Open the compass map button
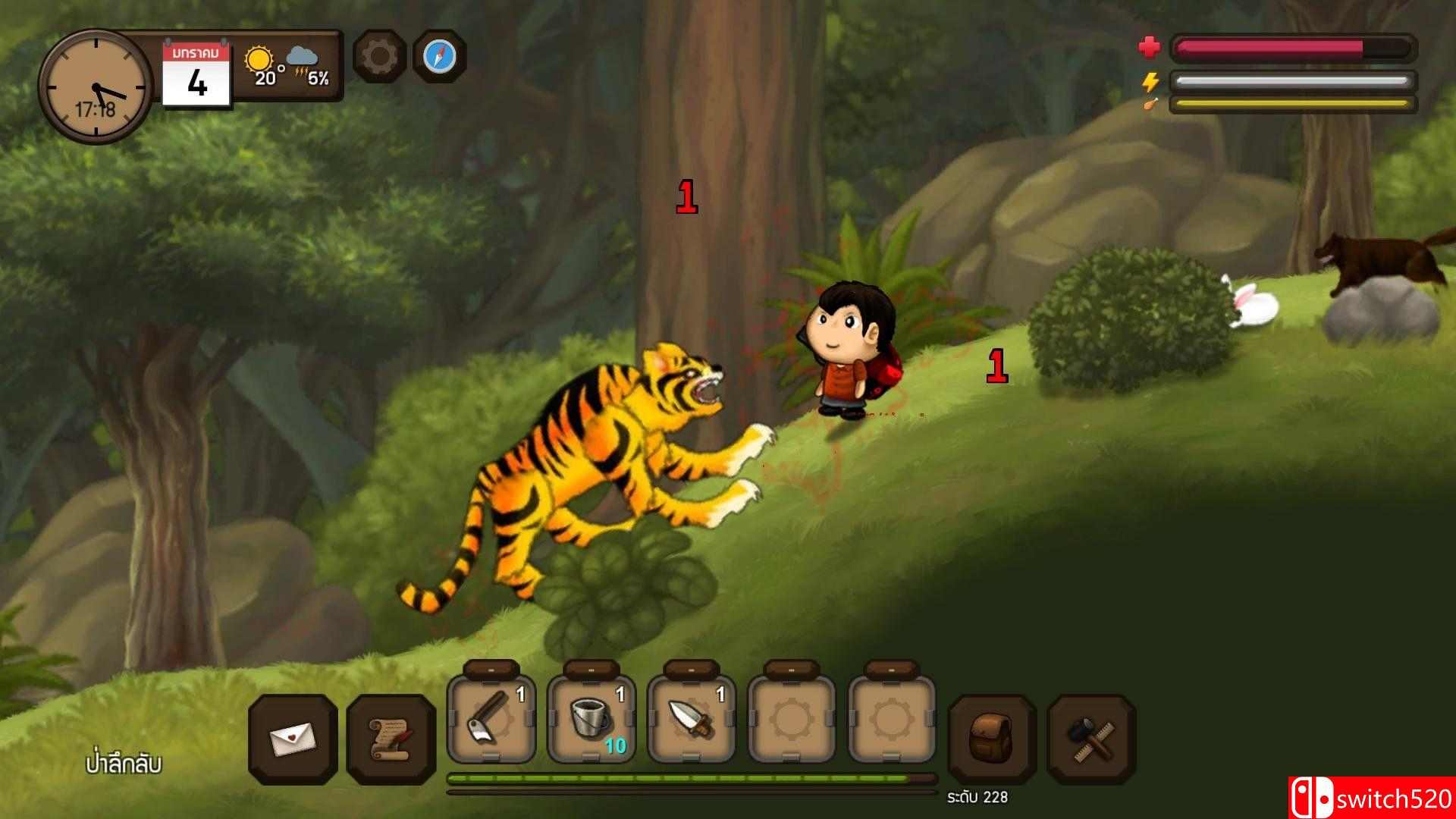This screenshot has height=819, width=1456. (x=439, y=56)
